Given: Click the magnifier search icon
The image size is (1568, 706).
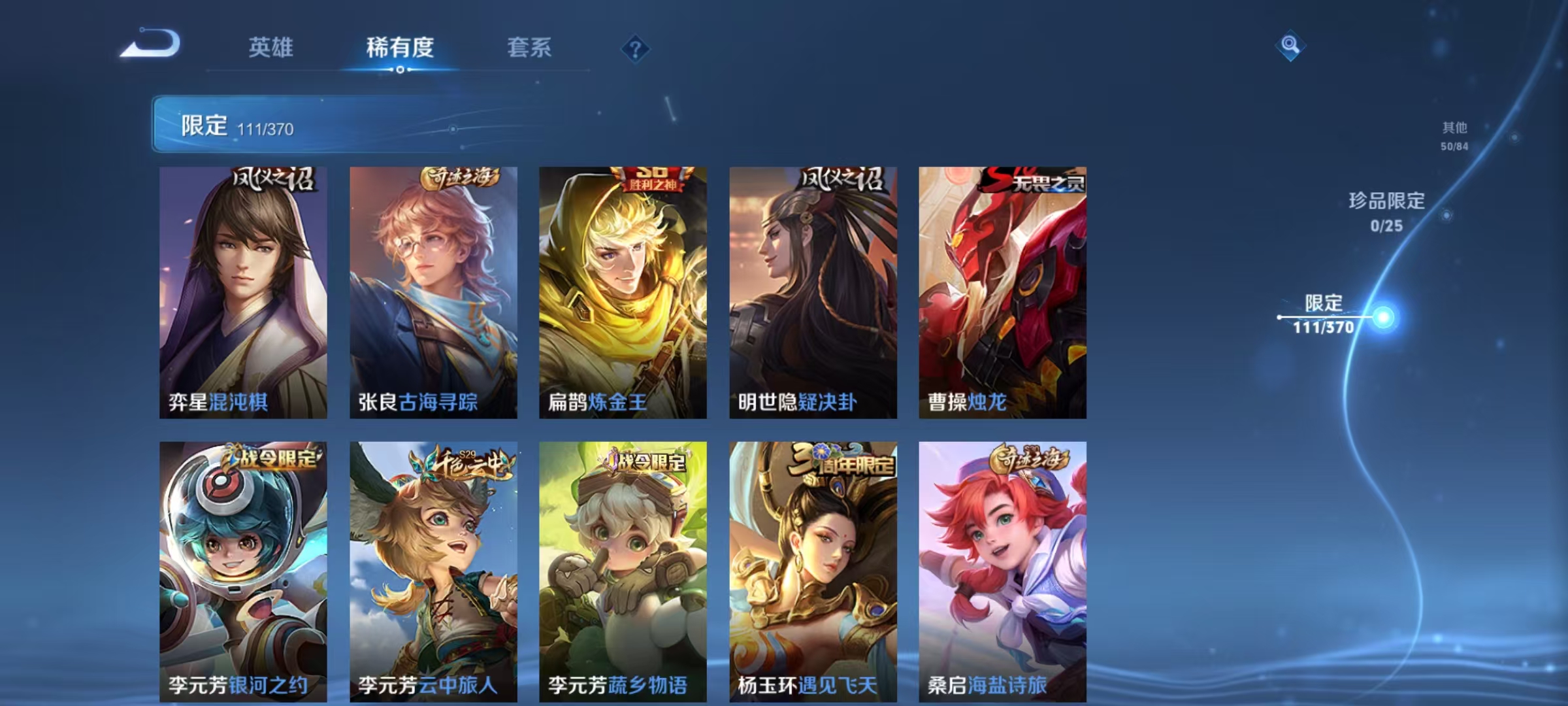Looking at the screenshot, I should [1290, 47].
